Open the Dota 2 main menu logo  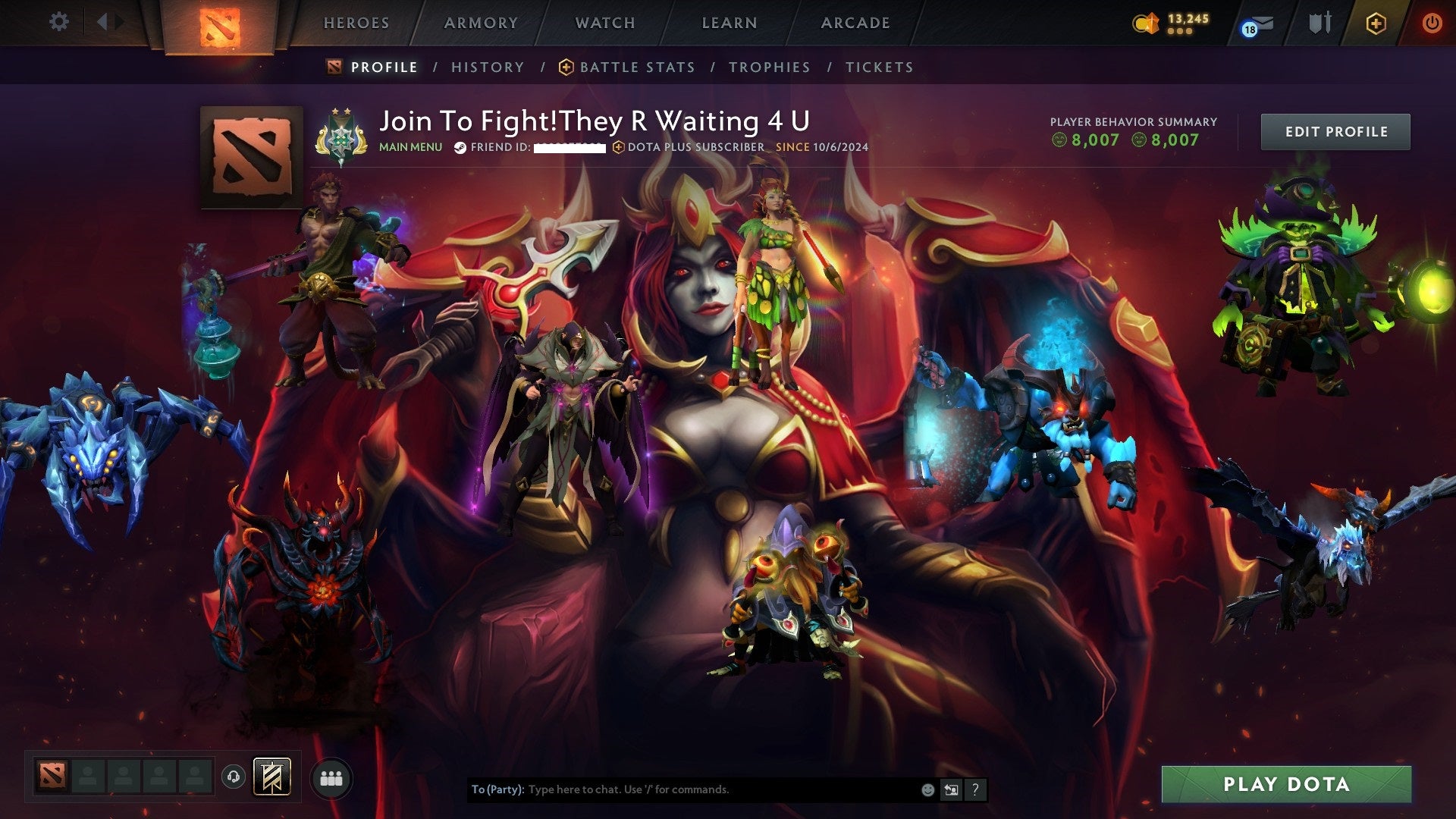click(220, 23)
